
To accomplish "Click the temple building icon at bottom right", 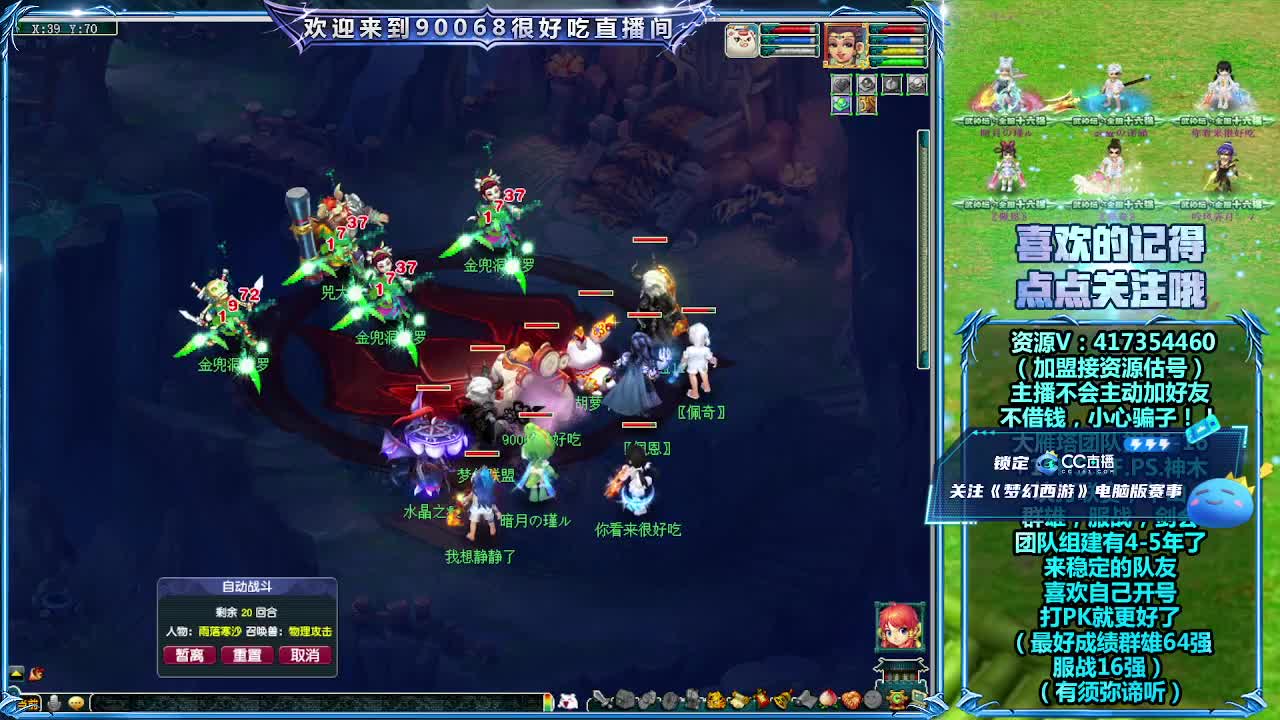I will [x=900, y=672].
